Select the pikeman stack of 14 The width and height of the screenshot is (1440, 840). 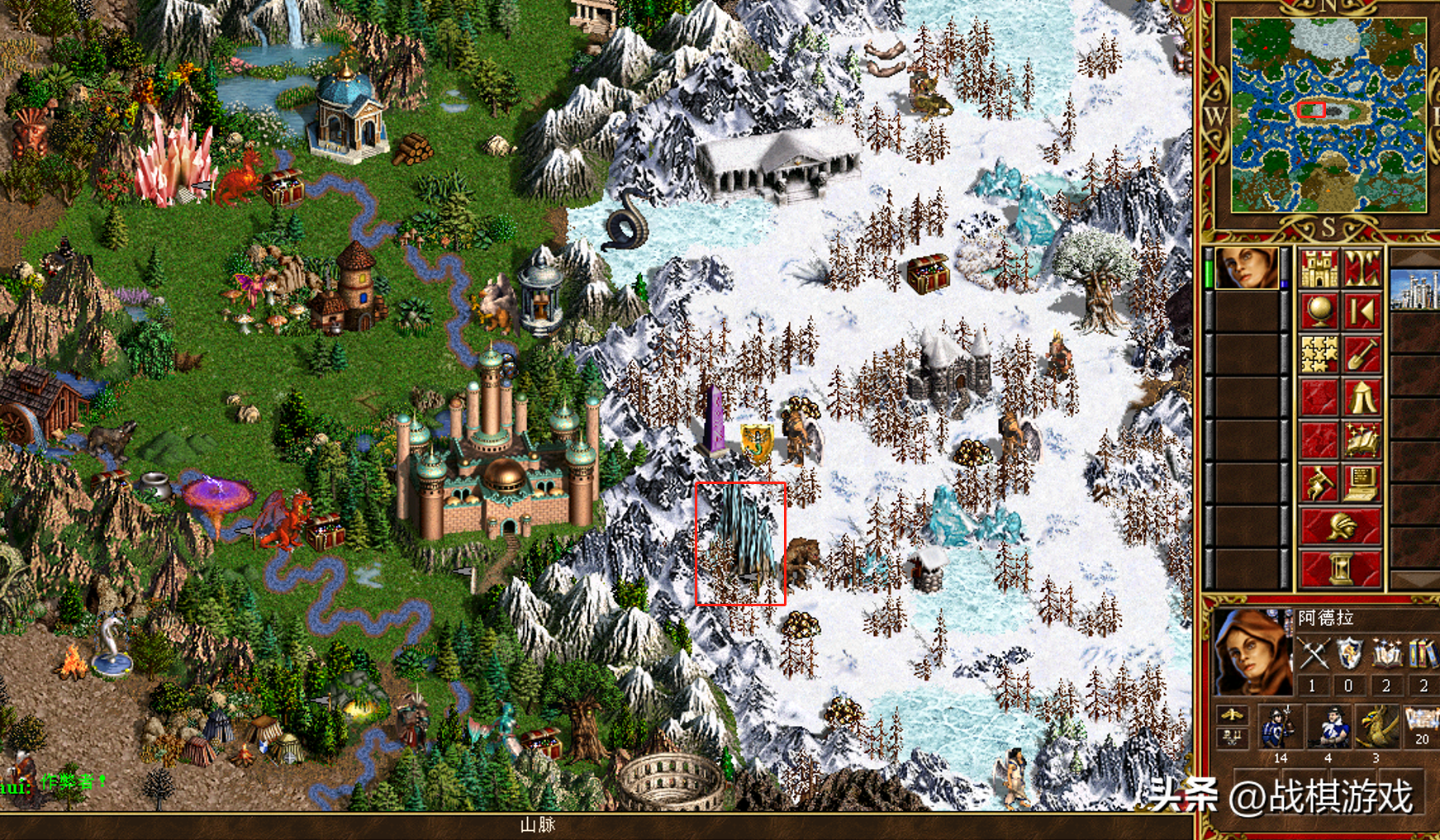1280,728
